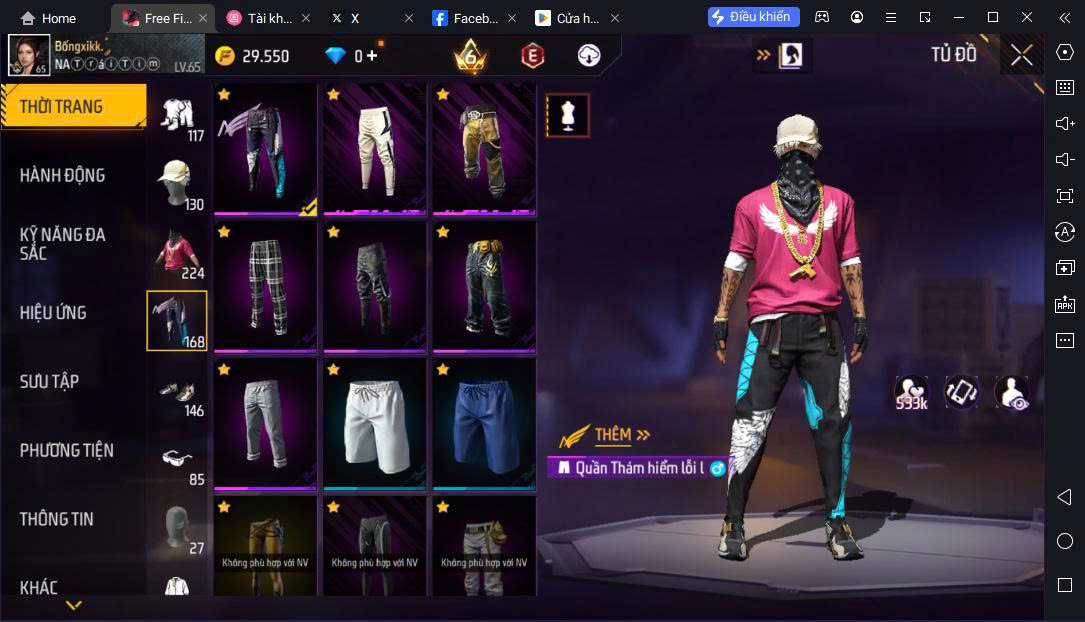Open the SƯU TẬP section
1085x622 pixels.
pos(50,381)
